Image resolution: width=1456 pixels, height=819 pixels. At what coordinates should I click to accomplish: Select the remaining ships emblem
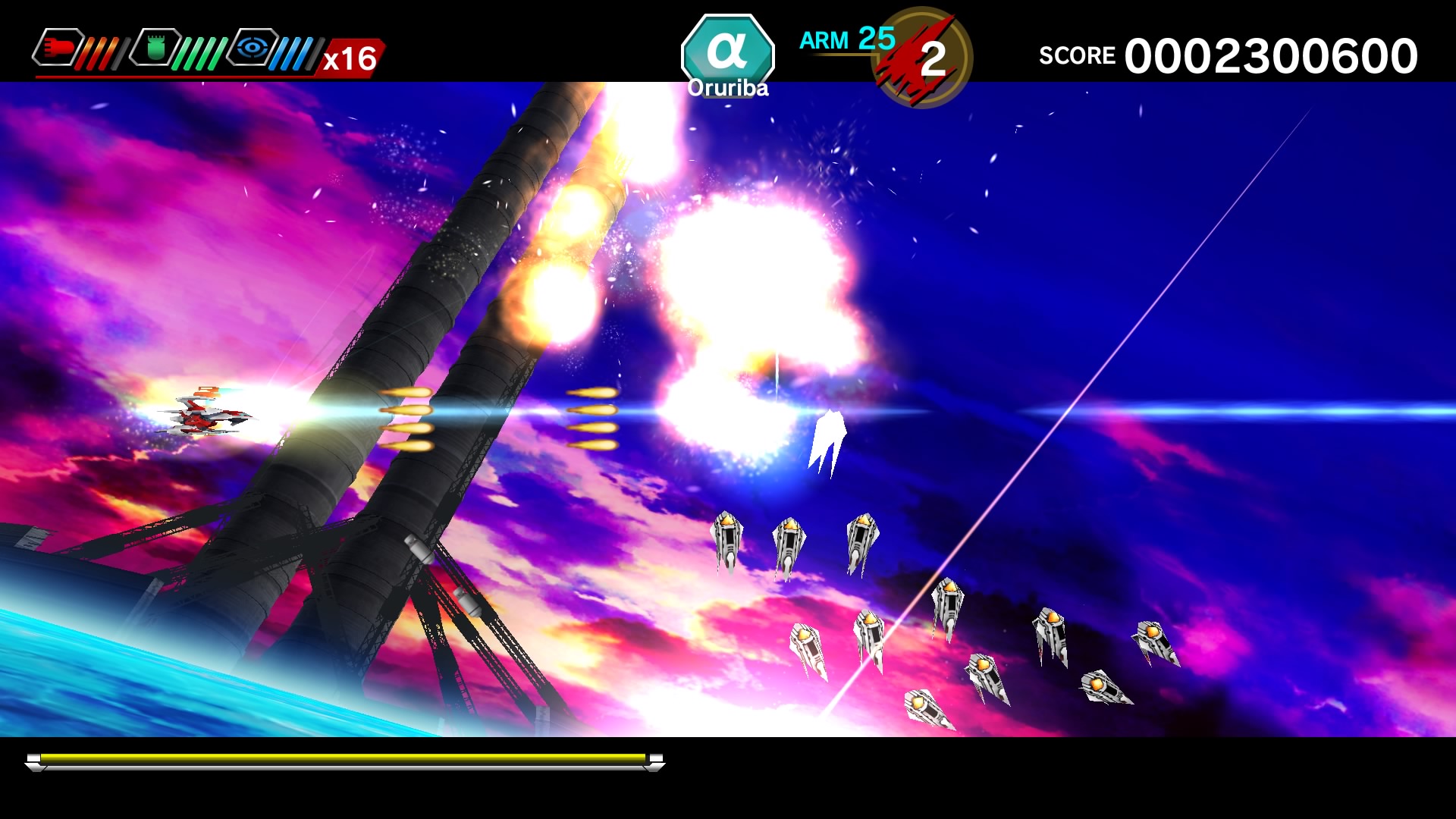pyautogui.click(x=924, y=58)
